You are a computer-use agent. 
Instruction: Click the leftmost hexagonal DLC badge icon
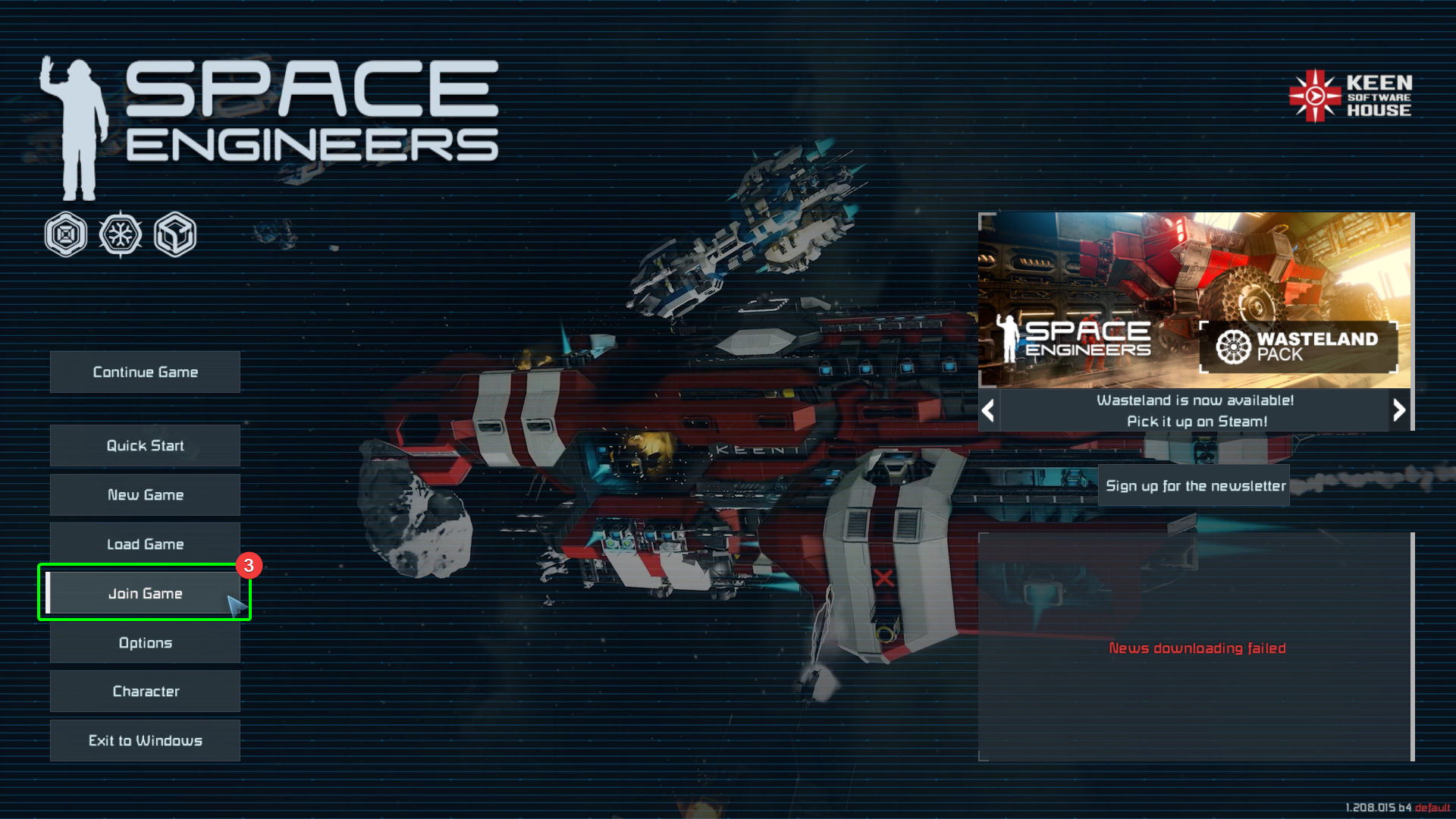pyautogui.click(x=66, y=234)
